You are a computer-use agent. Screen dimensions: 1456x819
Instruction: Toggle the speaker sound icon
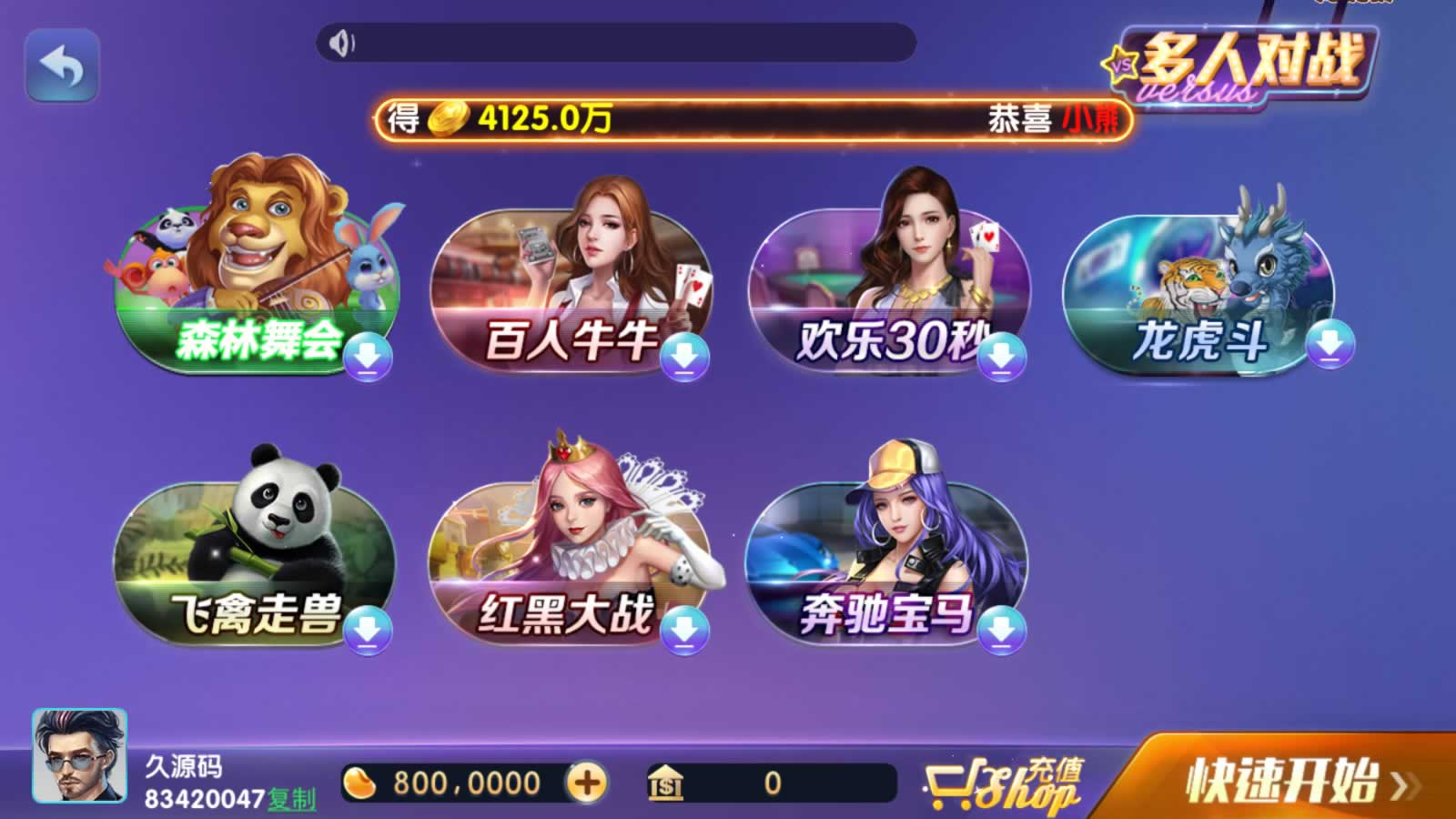(341, 43)
